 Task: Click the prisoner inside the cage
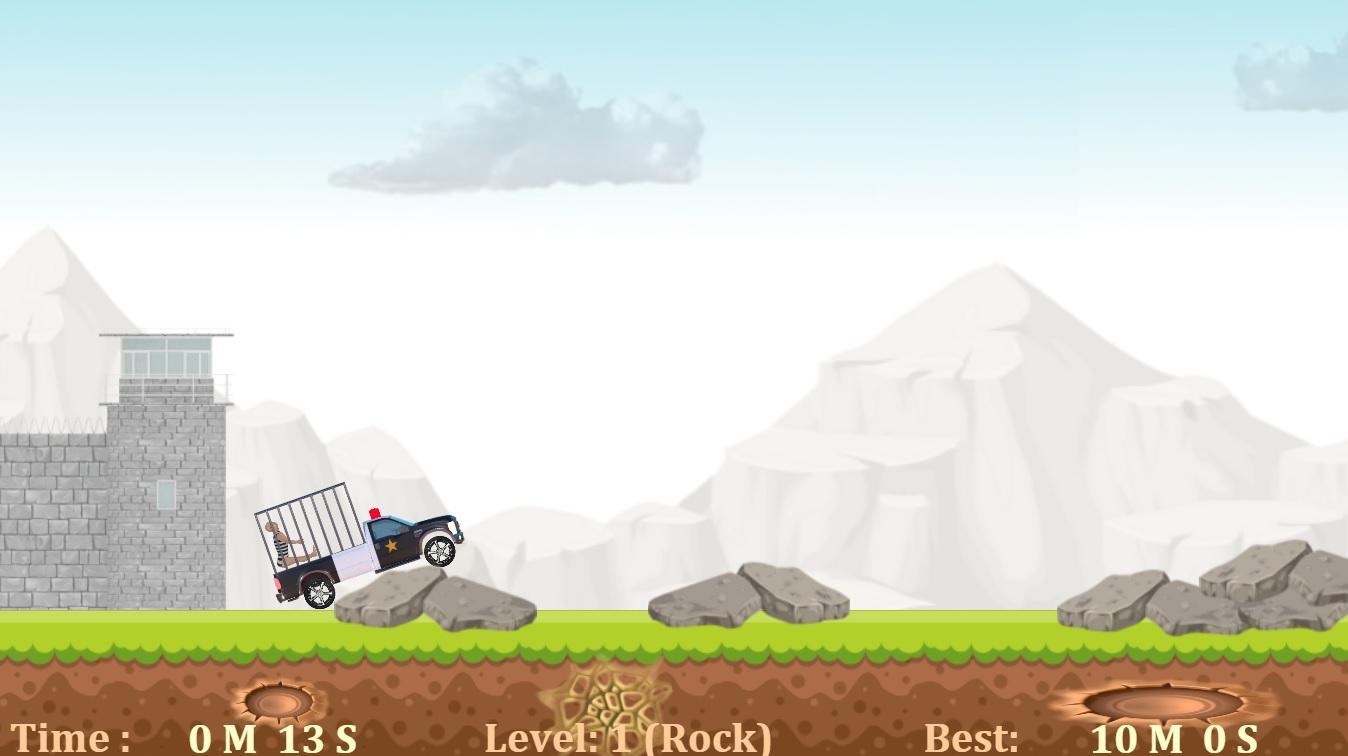282,545
